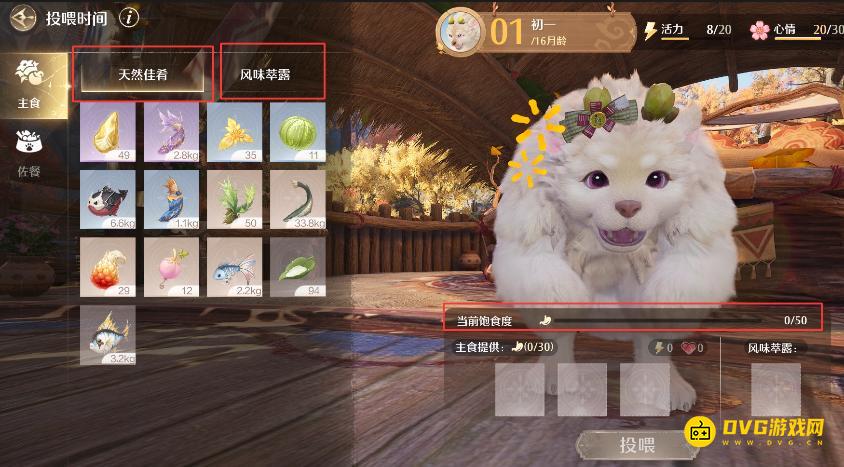Screen dimensions: 844x467
Task: Select the 天然佳肴 tab
Action: click(x=143, y=75)
